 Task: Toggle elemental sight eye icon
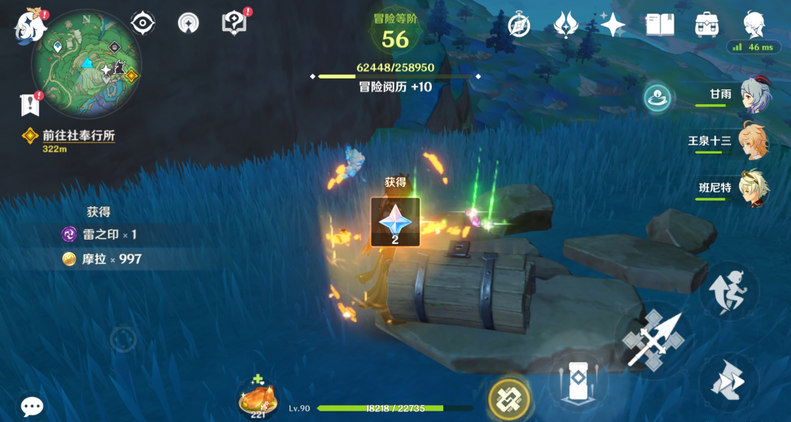pyautogui.click(x=144, y=22)
